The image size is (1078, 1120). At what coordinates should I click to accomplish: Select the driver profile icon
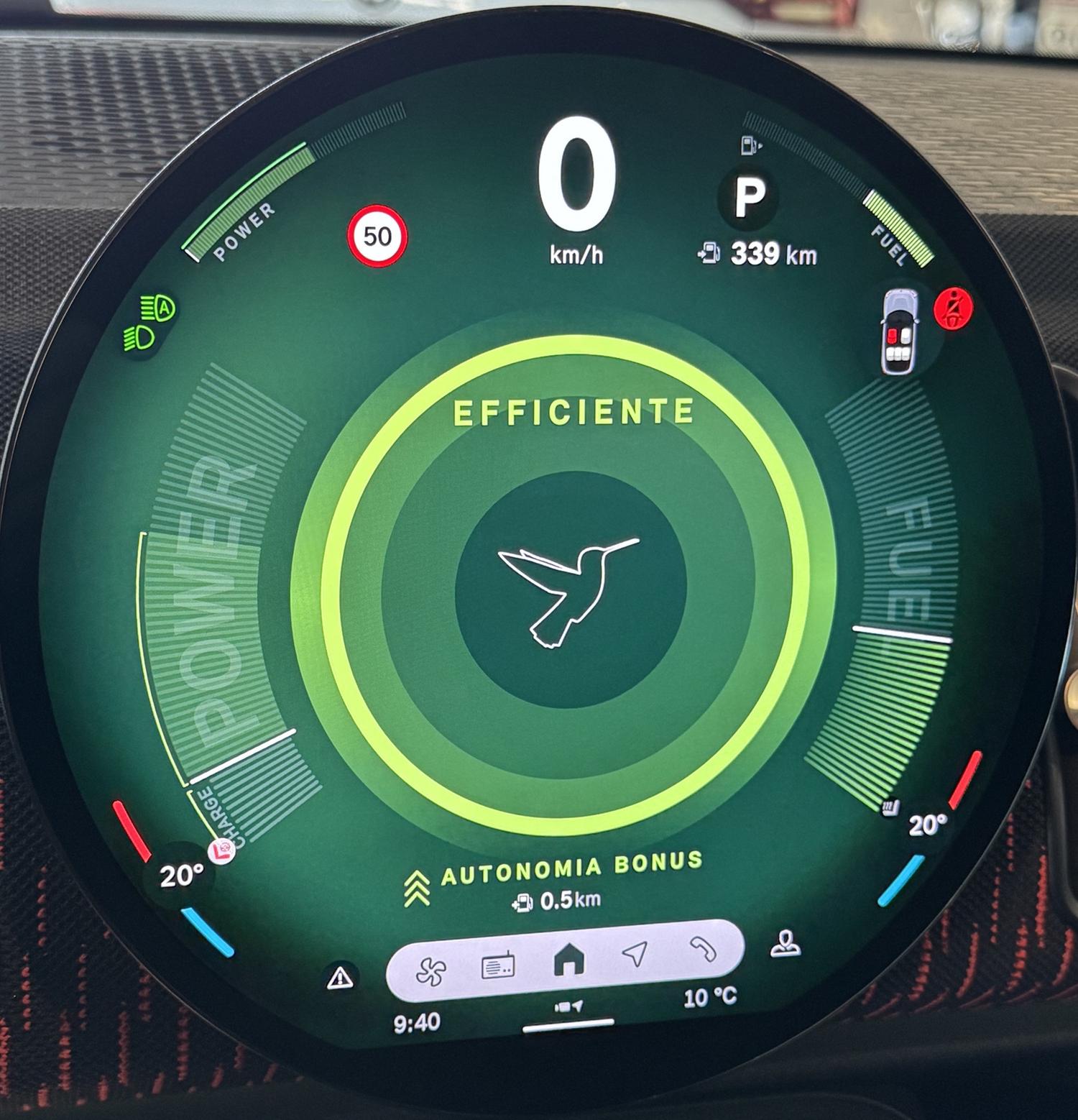click(786, 943)
